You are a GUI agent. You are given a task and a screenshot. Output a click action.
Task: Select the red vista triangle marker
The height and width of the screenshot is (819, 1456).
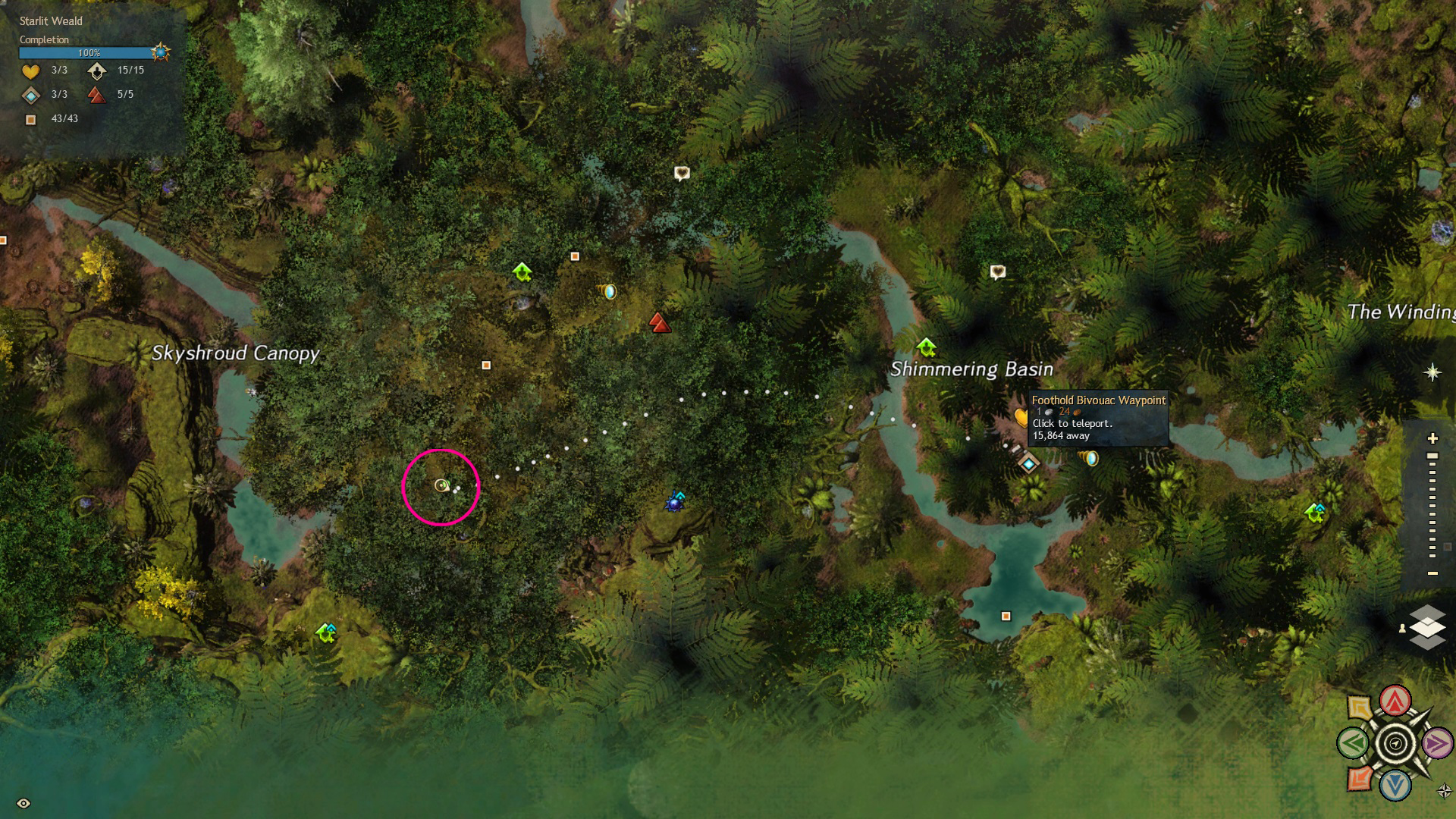click(660, 324)
